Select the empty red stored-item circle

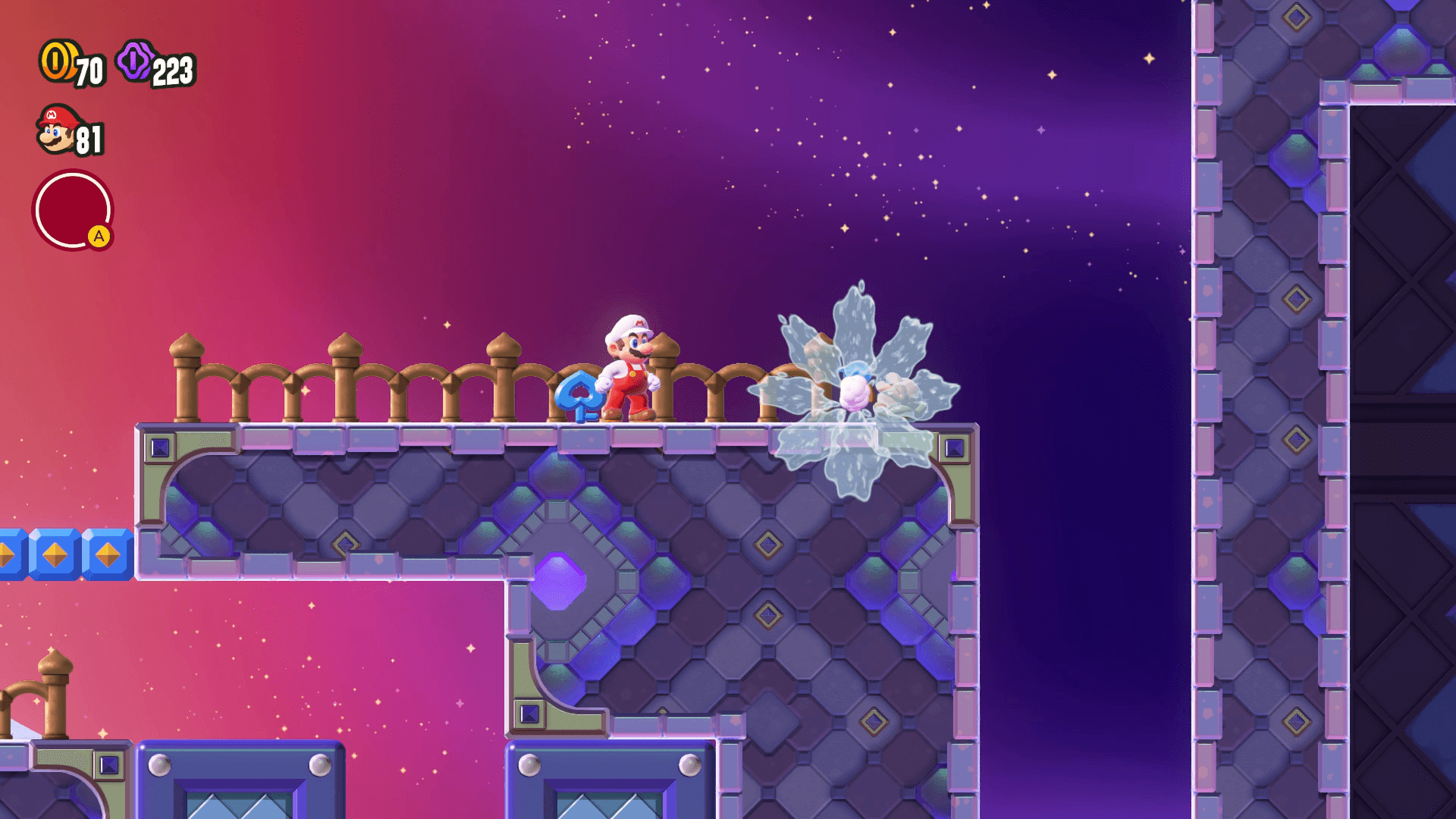click(72, 210)
